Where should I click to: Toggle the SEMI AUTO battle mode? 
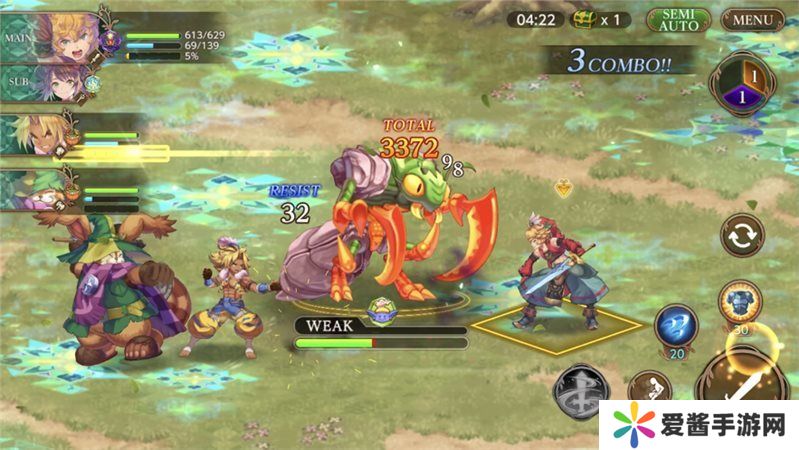pos(678,20)
